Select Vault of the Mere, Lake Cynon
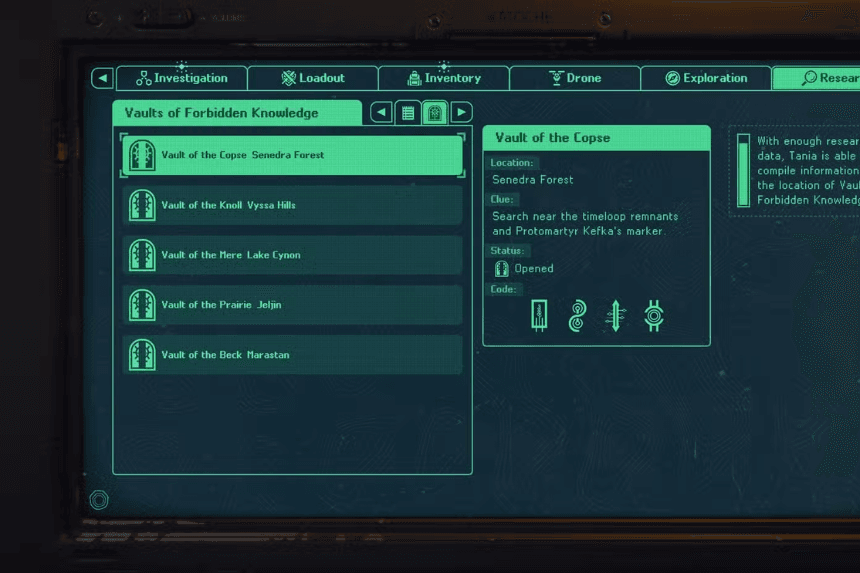Viewport: 860px width, 573px height. click(292, 255)
